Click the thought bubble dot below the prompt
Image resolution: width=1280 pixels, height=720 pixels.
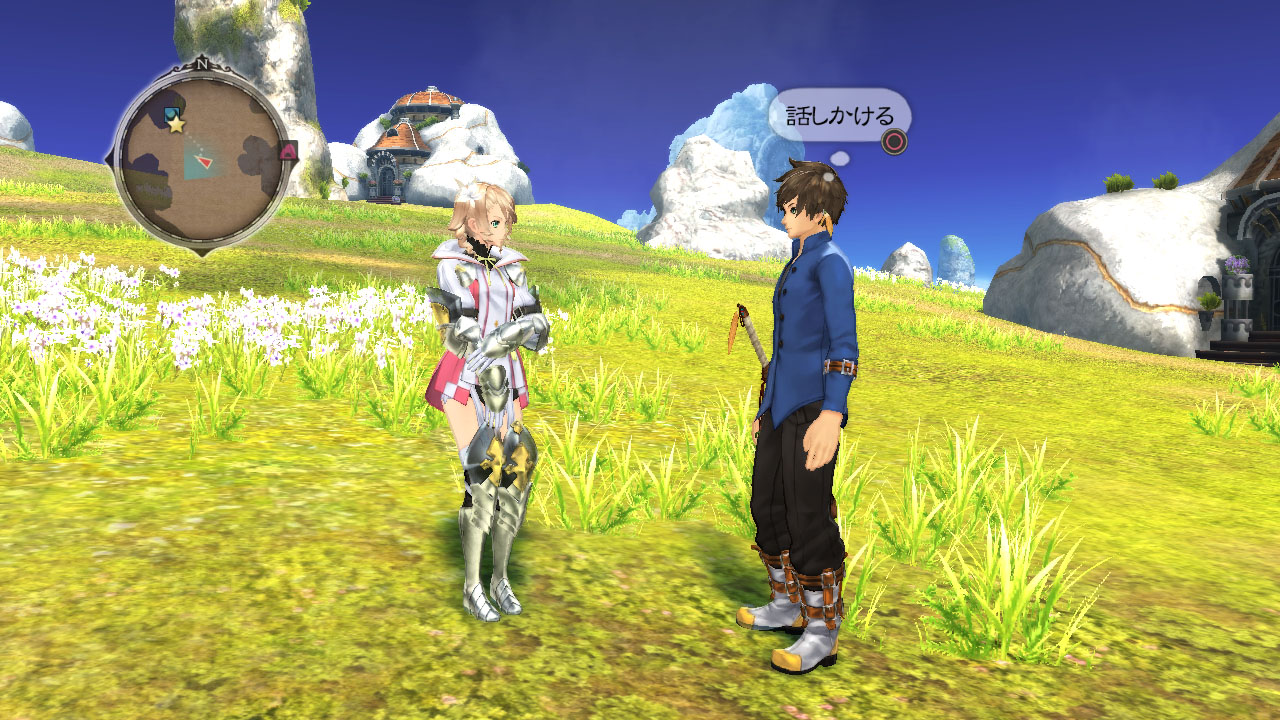click(839, 158)
